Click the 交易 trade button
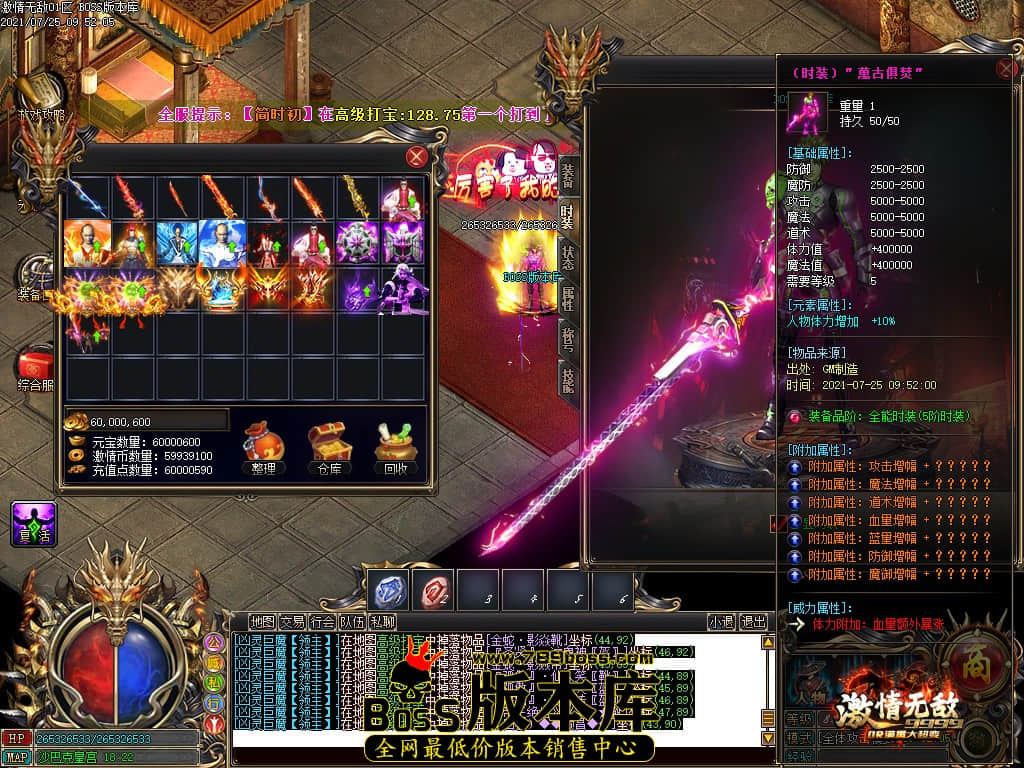 [292, 622]
